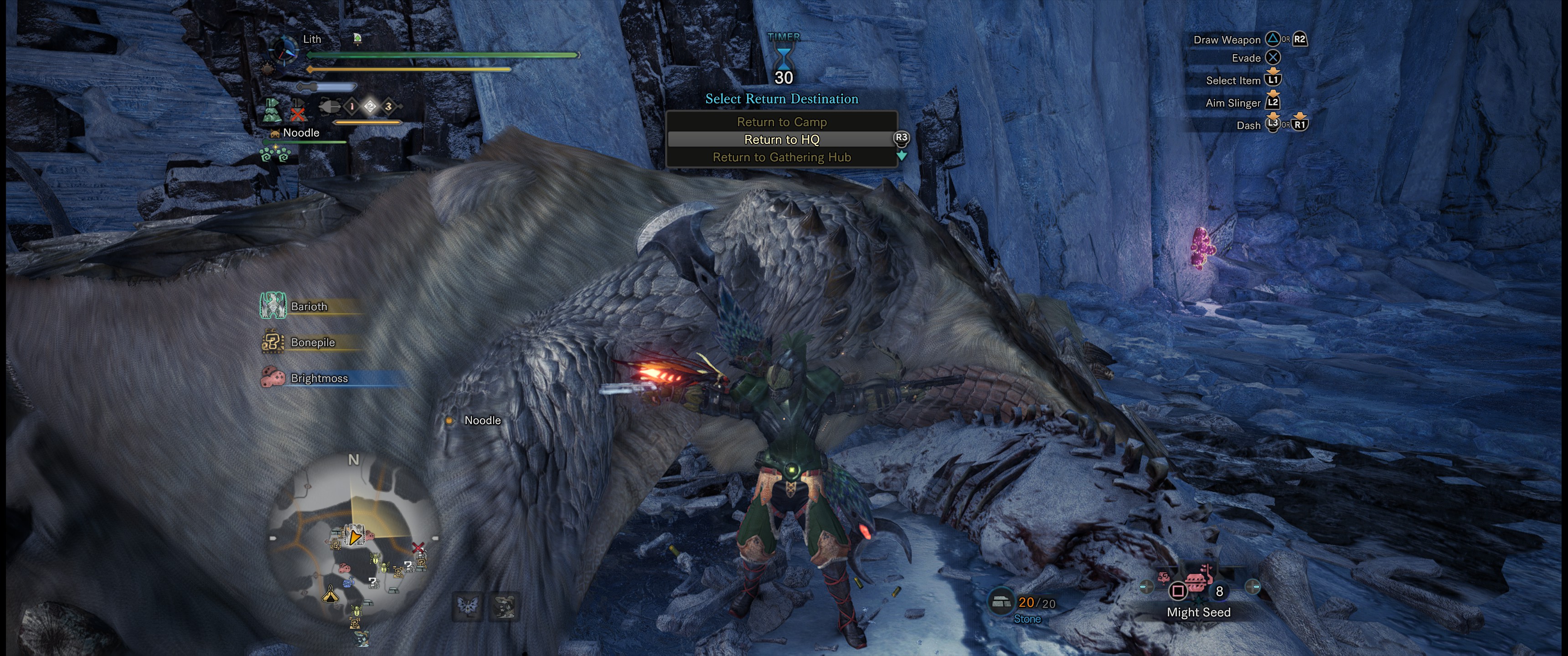Image resolution: width=1568 pixels, height=656 pixels.
Task: Click Noodle's Palico face icon
Action: [275, 134]
